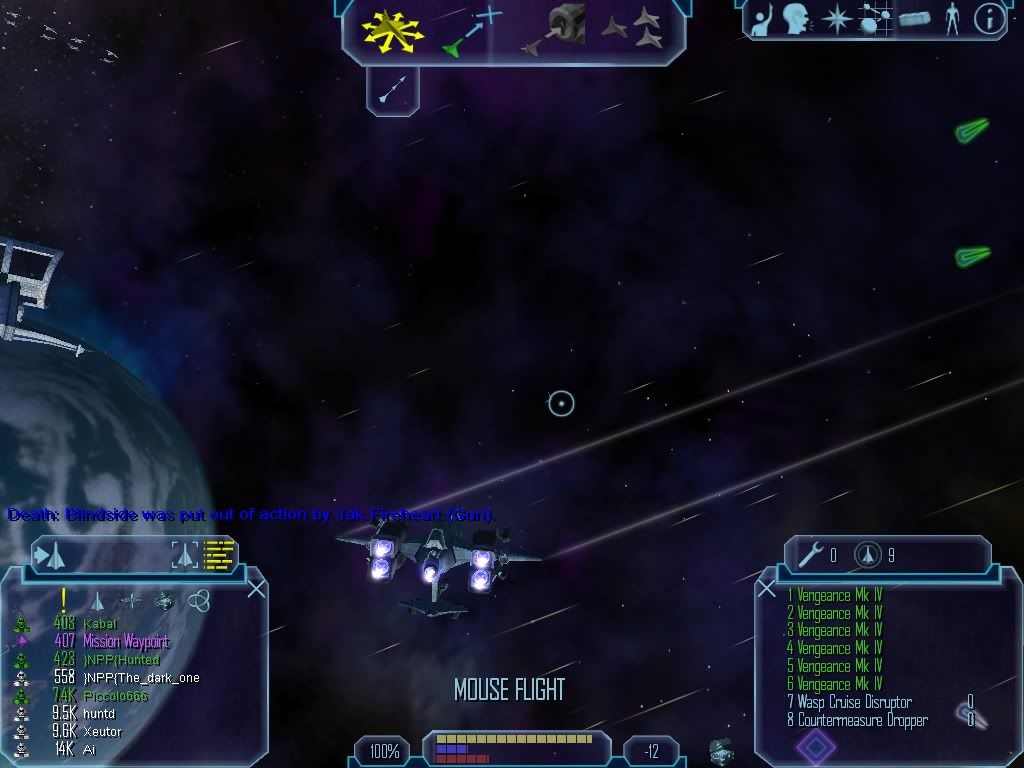The height and width of the screenshot is (768, 1024).
Task: Select Wasp Cruise Disruptor weapon
Action: [854, 702]
